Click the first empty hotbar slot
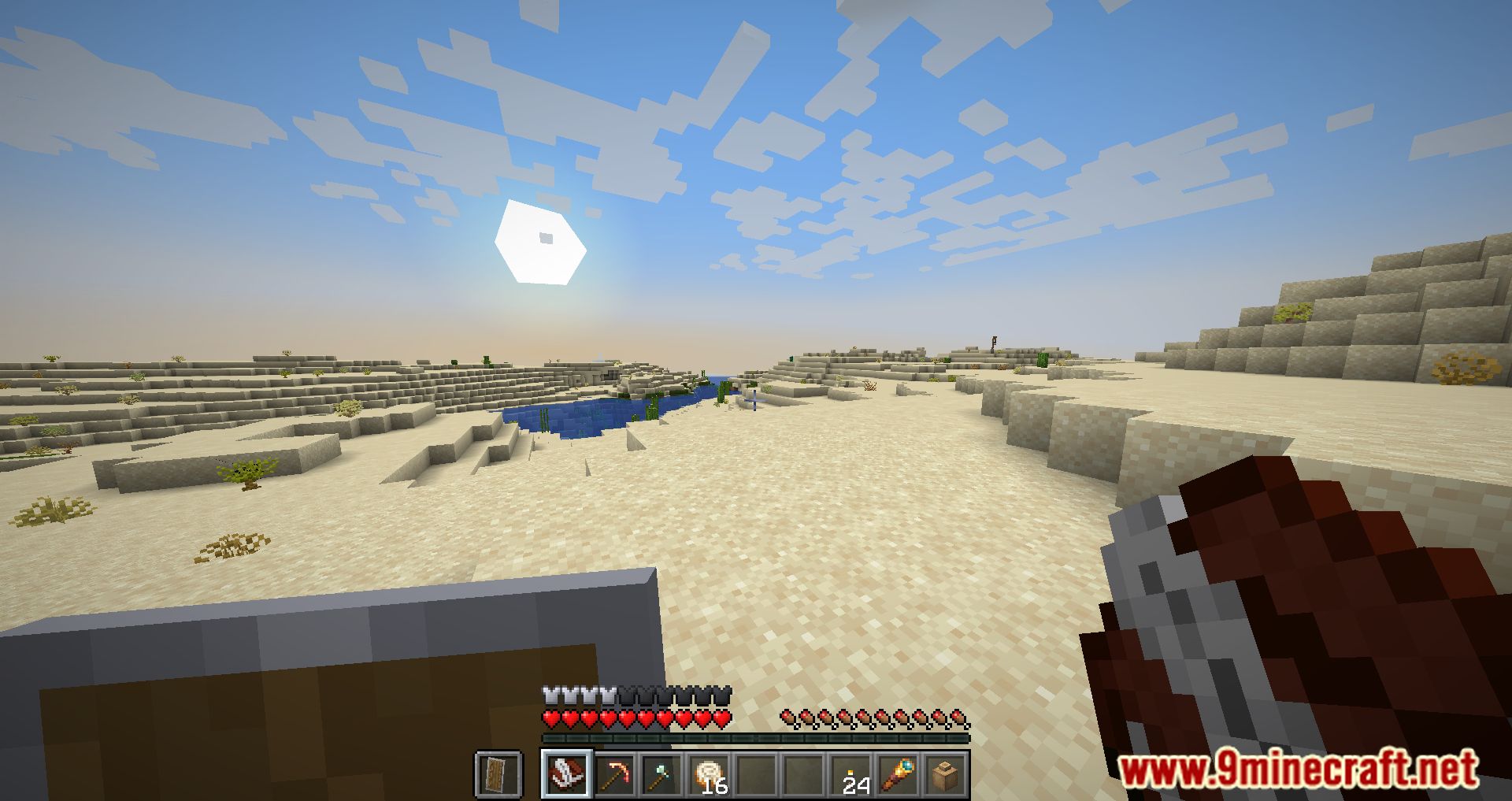 tap(756, 774)
